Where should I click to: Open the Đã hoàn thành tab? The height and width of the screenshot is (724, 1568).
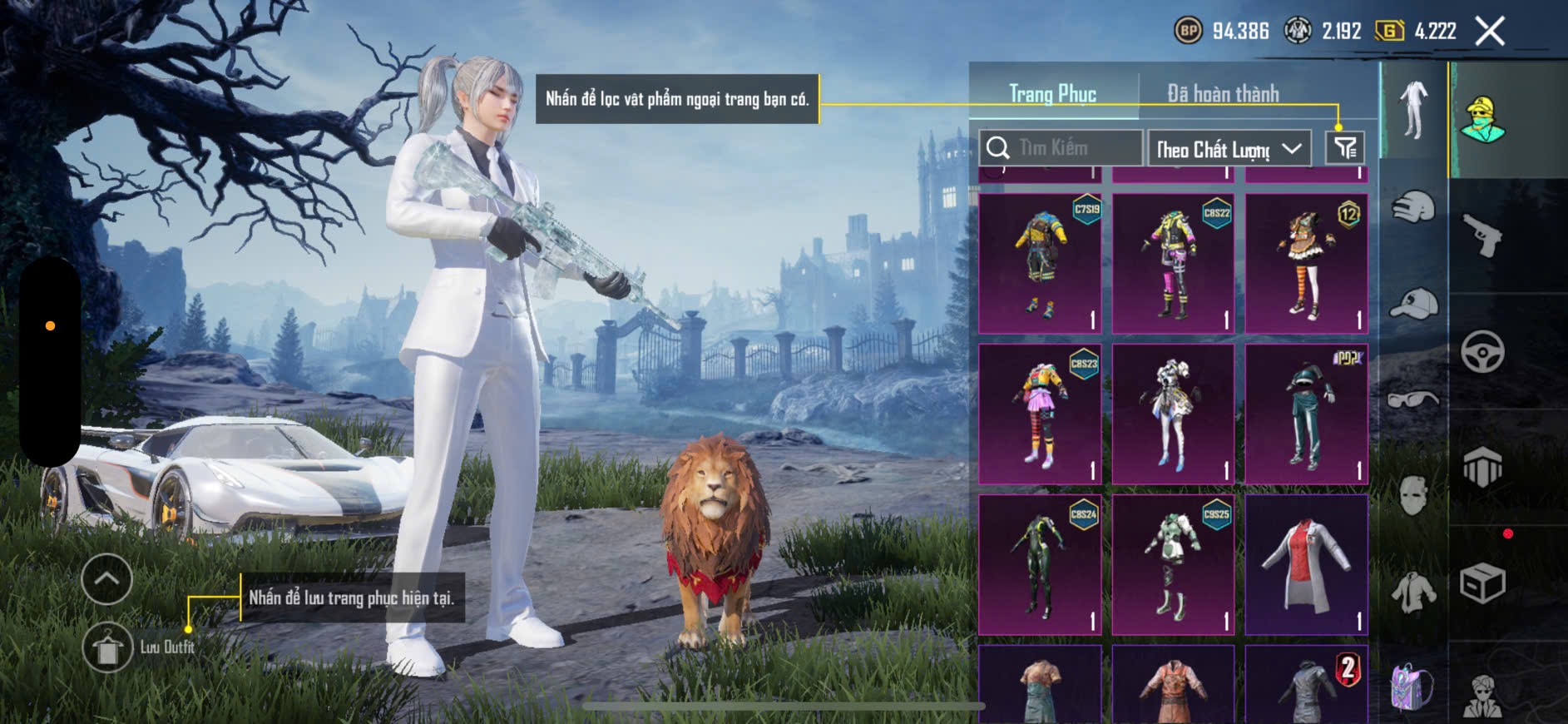1222,94
